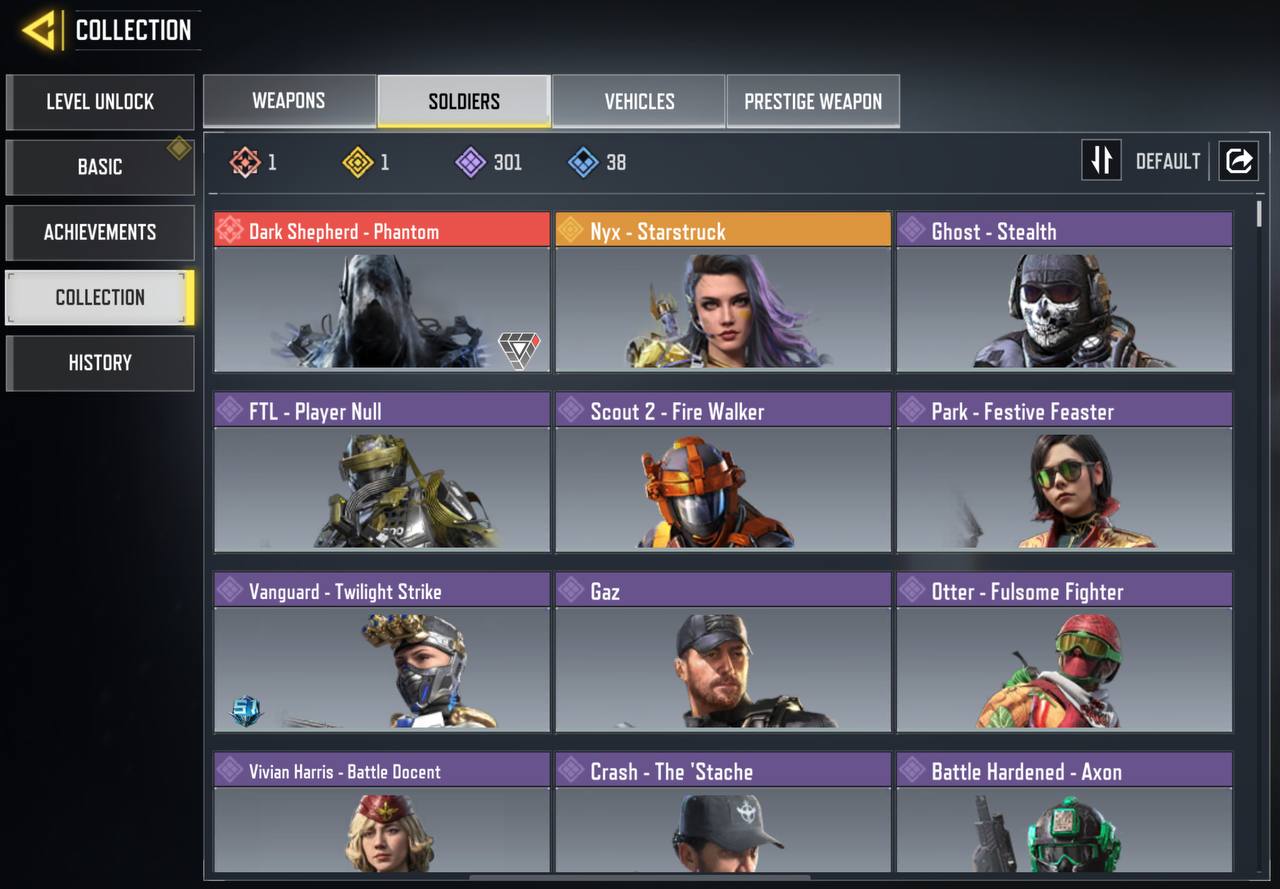Select the Dark Shepherd - Phantom soldier card
Image resolution: width=1280 pixels, height=889 pixels.
(382, 291)
